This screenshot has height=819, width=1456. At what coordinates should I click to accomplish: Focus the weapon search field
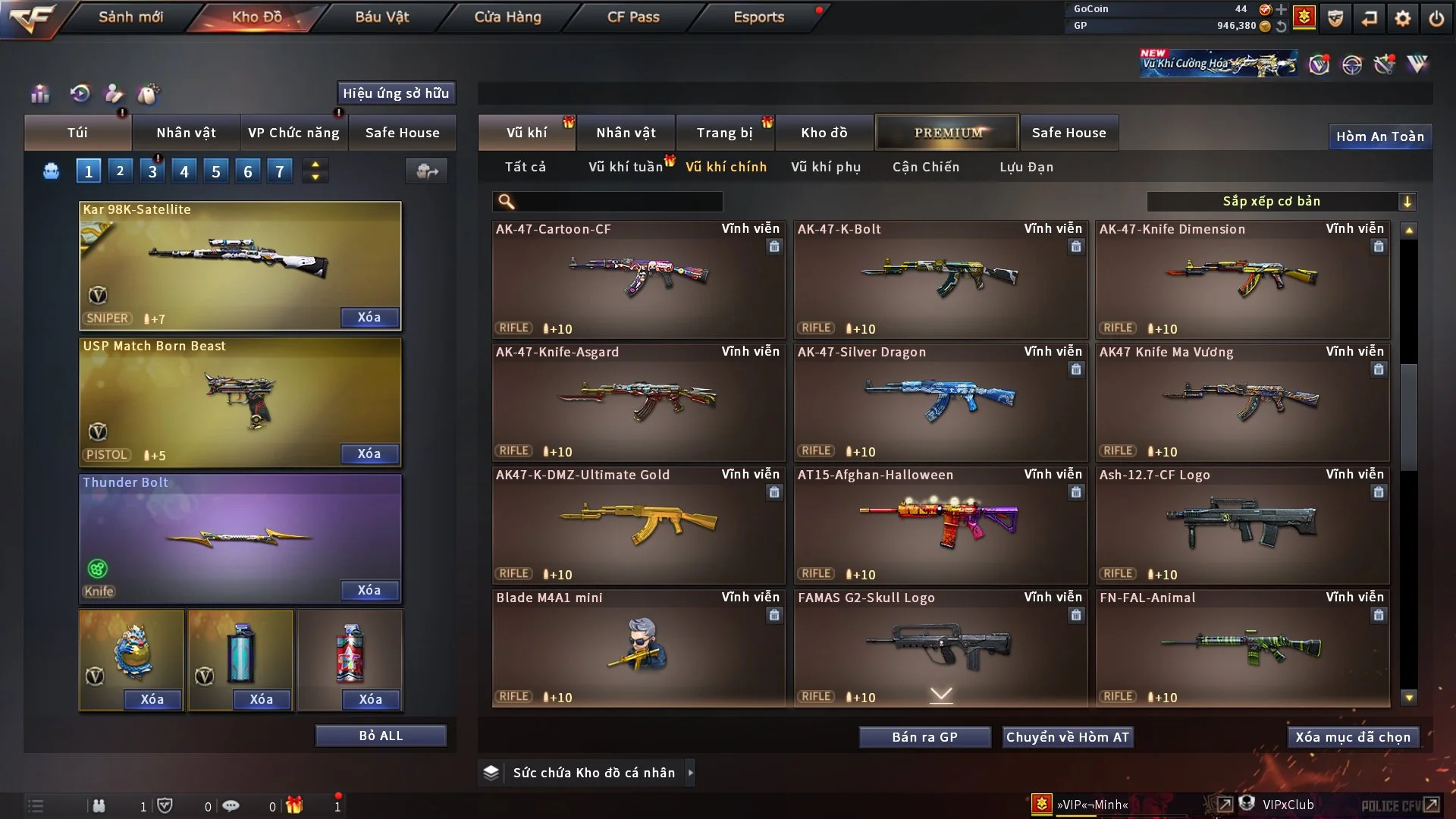(x=618, y=201)
